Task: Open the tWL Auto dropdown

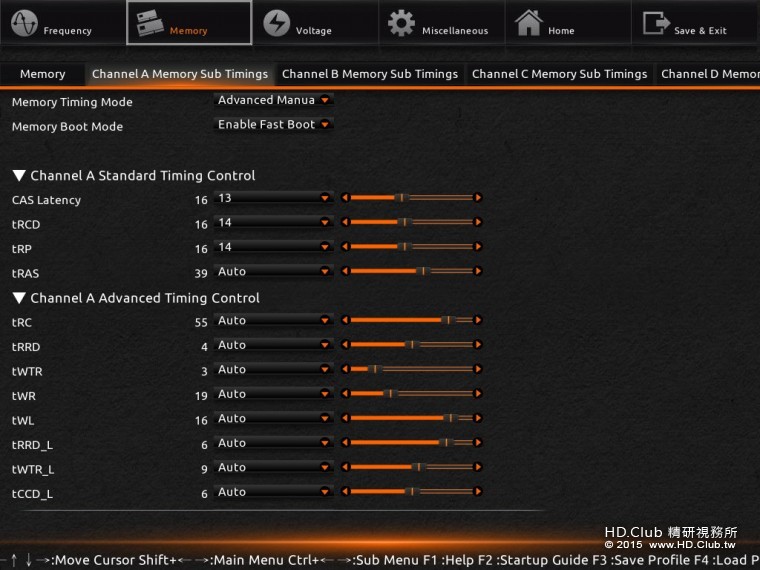Action: point(274,419)
